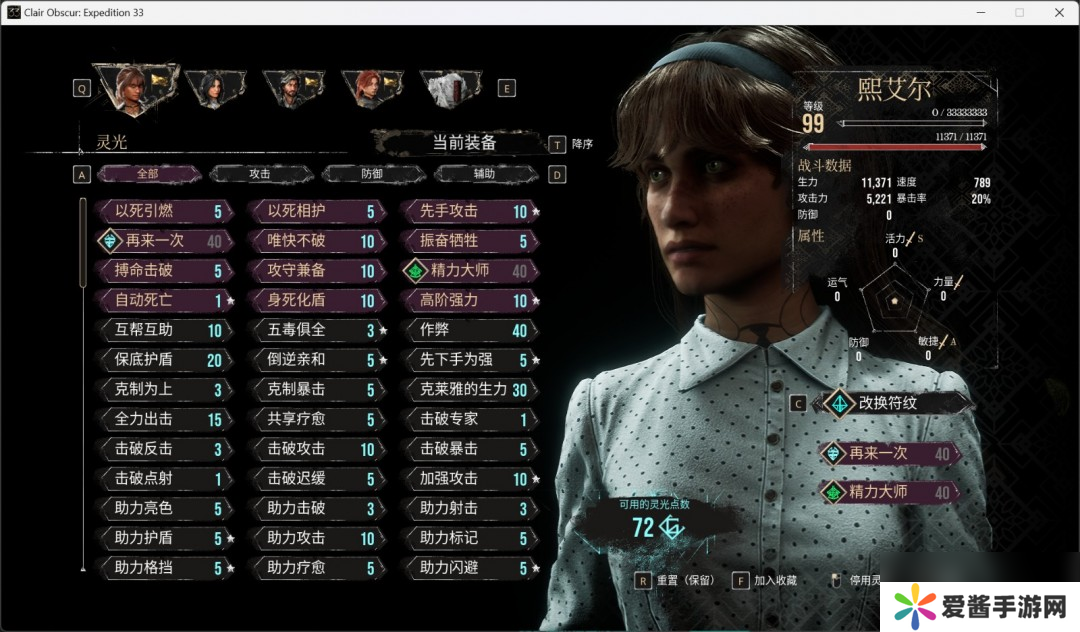Select the white-haired character portrait
The width and height of the screenshot is (1080, 632).
[x=445, y=88]
